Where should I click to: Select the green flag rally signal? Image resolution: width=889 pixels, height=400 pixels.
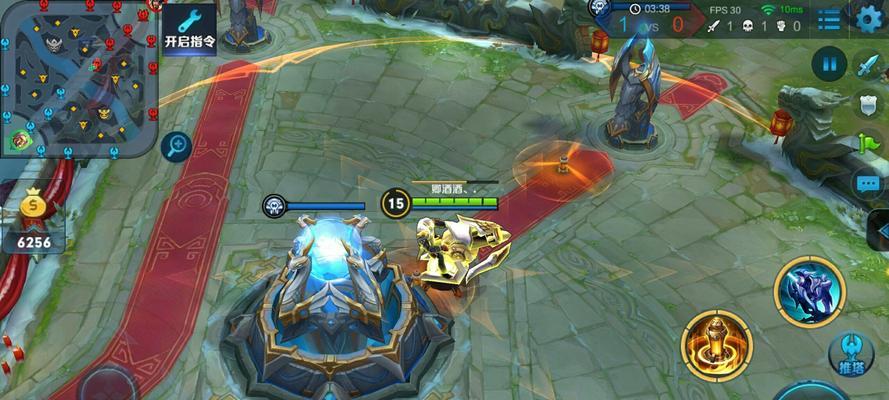(x=867, y=144)
